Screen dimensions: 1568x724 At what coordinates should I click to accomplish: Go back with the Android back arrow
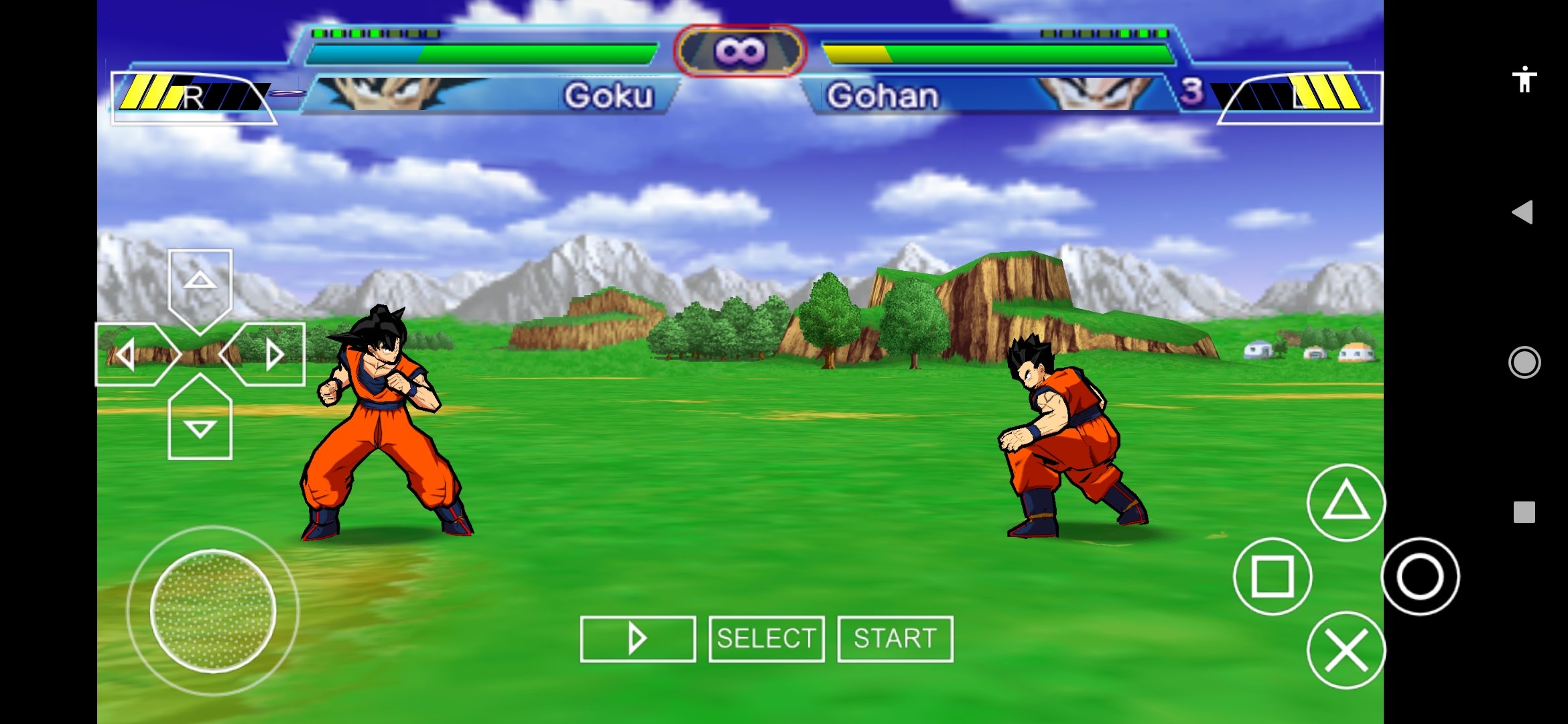pos(1523,213)
